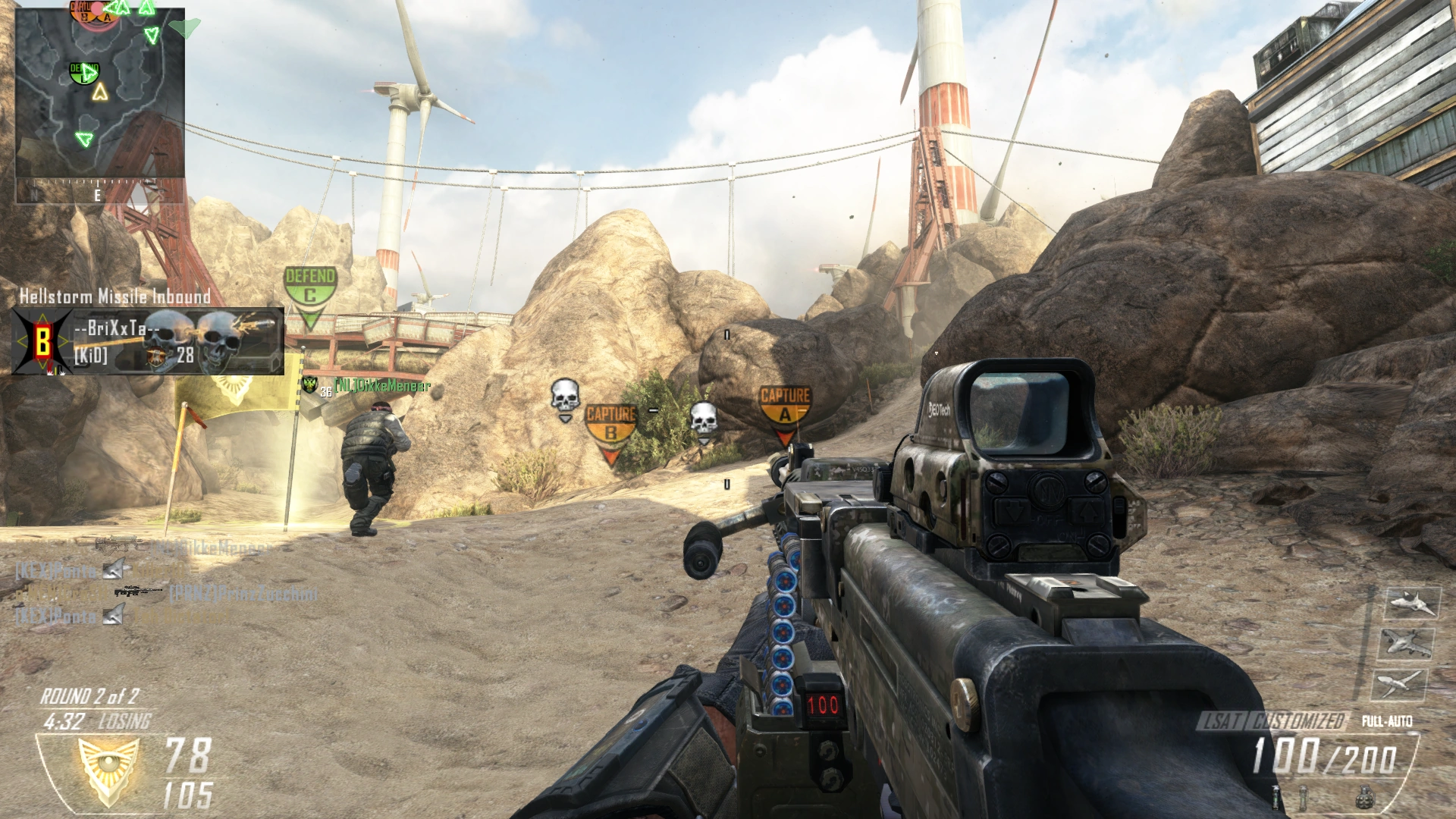Click the B clan emblem beside BriXxTa
The width and height of the screenshot is (1456, 819).
pos(43,341)
